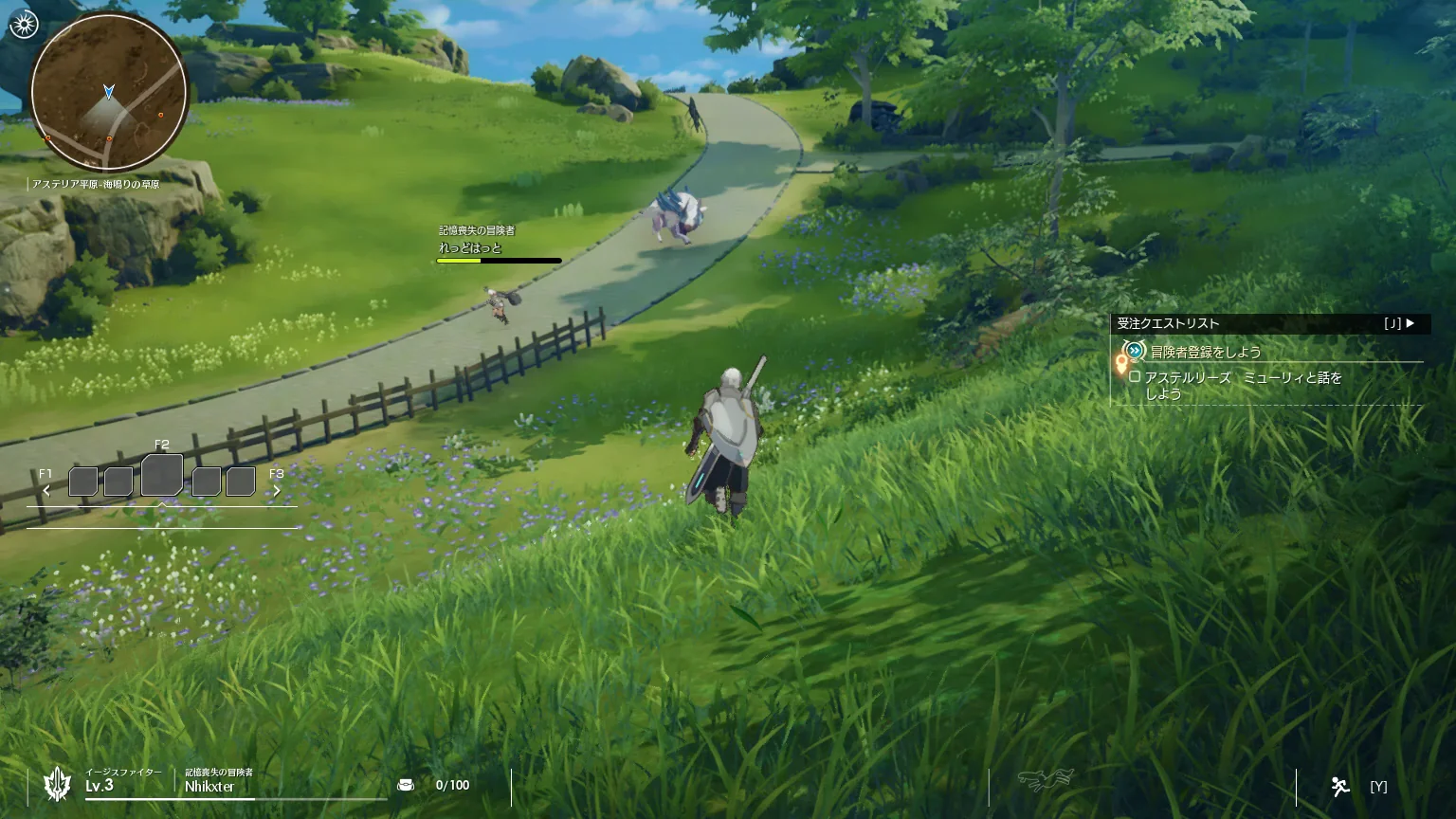This screenshot has width=1456, height=819.
Task: Click the sun weather icon above minimap
Action: tap(23, 25)
